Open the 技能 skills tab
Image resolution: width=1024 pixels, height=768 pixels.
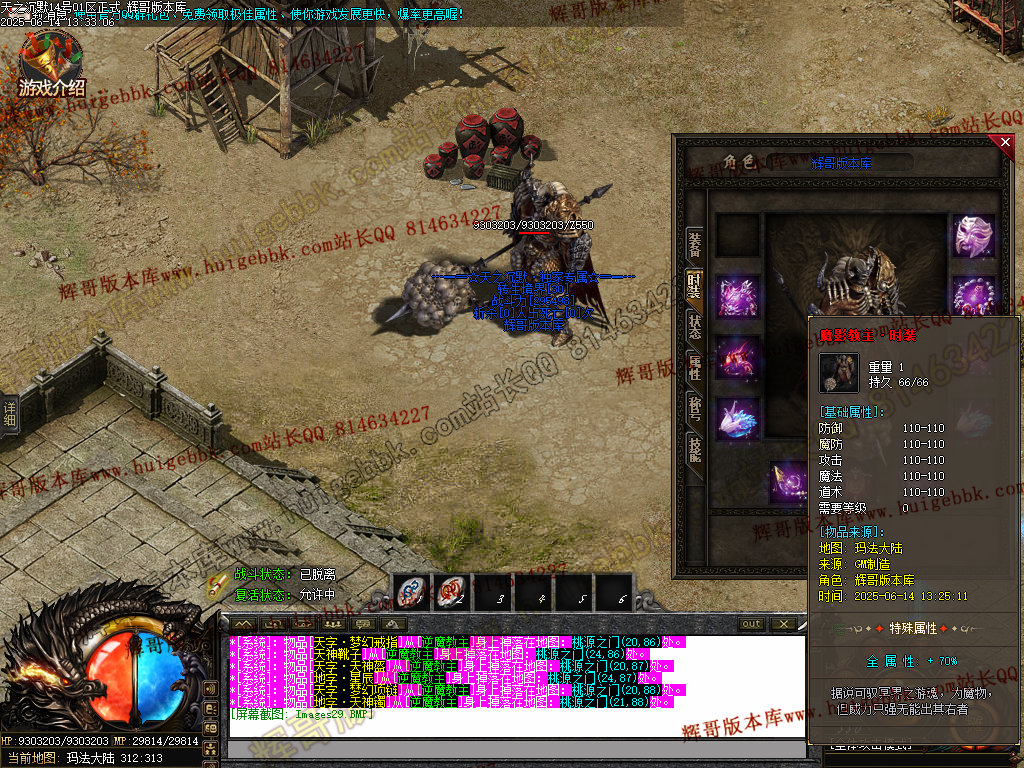pos(694,448)
